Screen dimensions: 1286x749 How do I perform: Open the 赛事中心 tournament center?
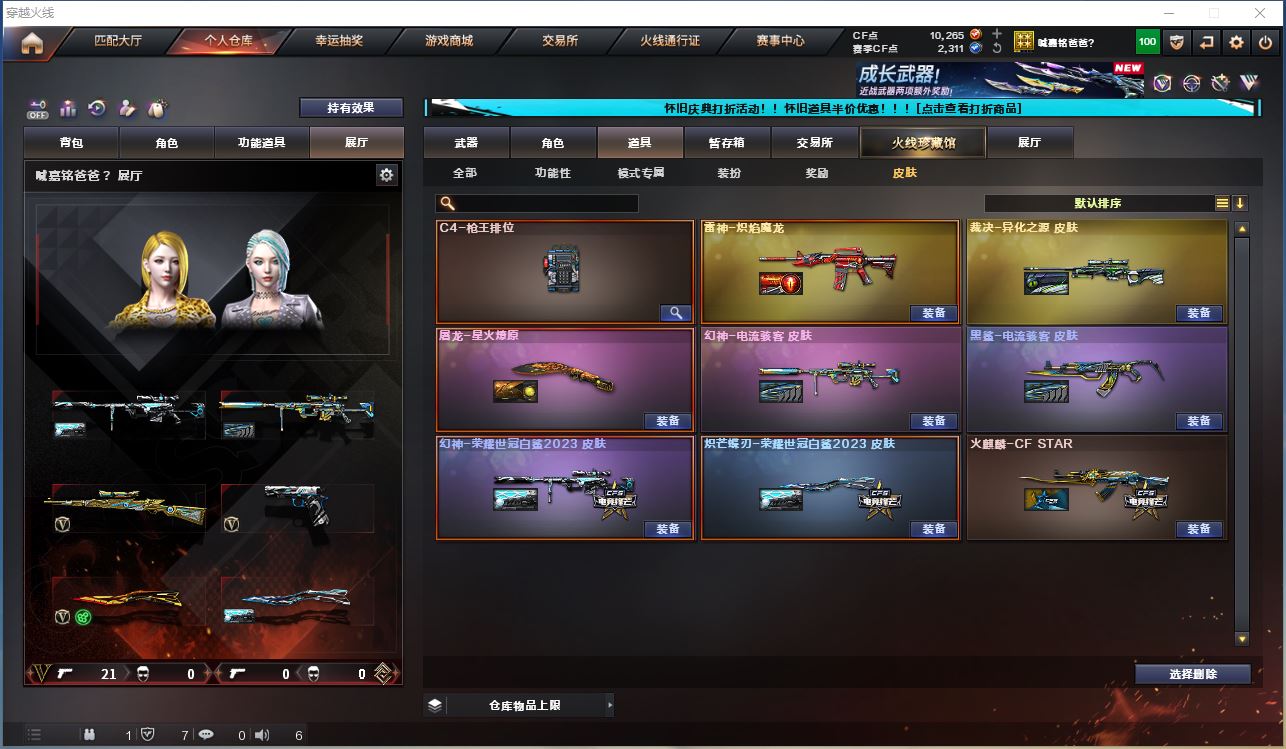780,41
